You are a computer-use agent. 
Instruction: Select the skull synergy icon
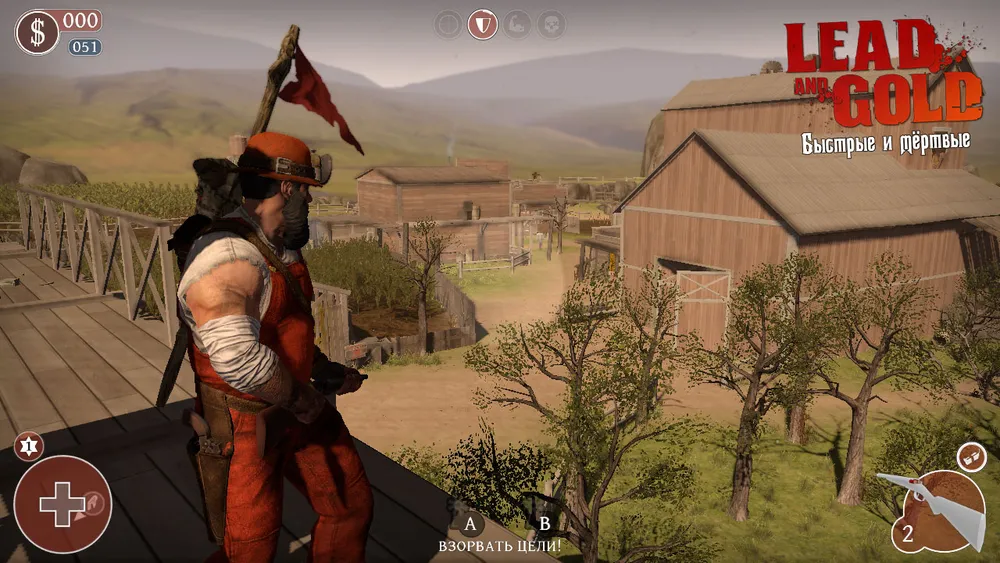coord(551,24)
